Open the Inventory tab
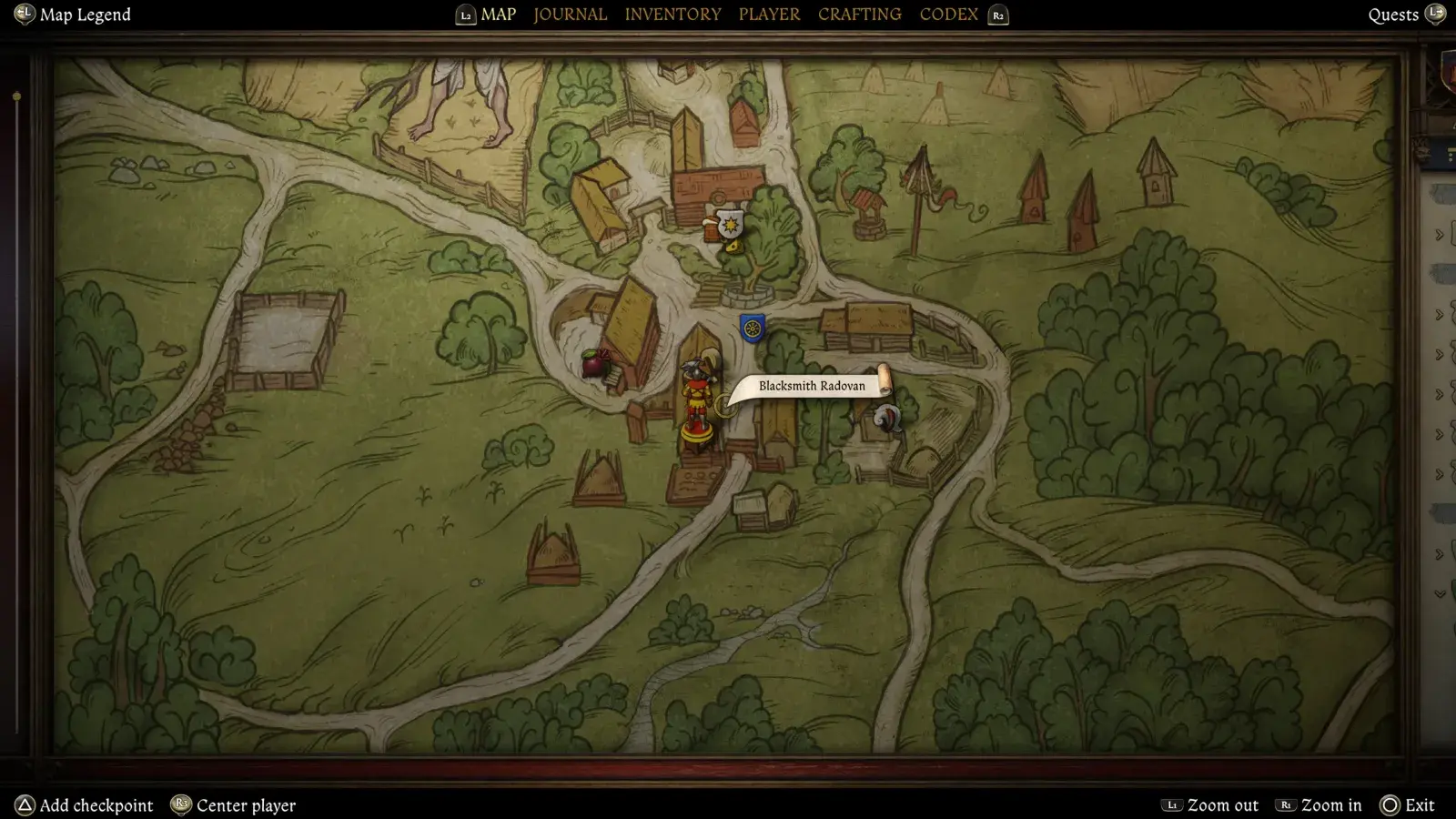Screen dimensions: 1456x819 [x=672, y=15]
